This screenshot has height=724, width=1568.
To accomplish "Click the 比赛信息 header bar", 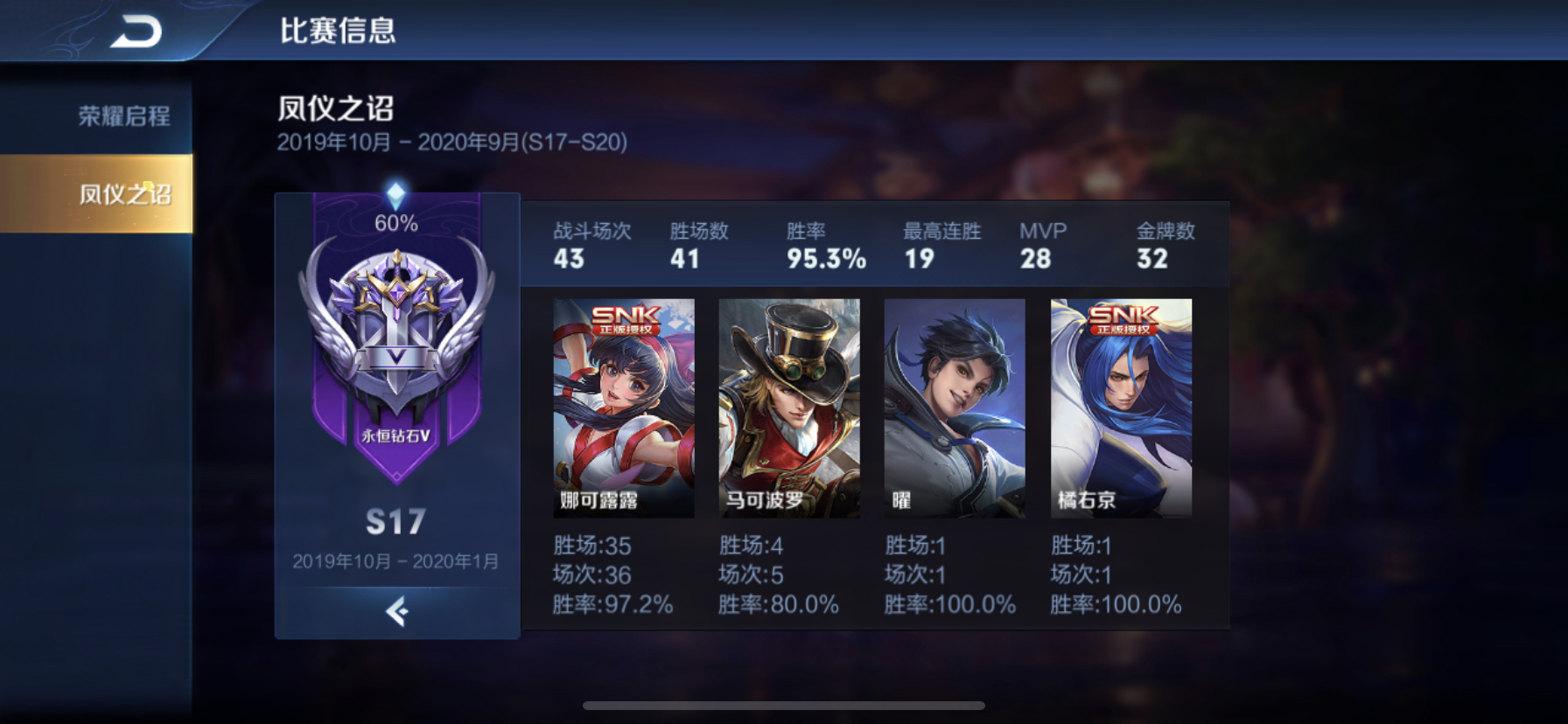I will point(337,29).
